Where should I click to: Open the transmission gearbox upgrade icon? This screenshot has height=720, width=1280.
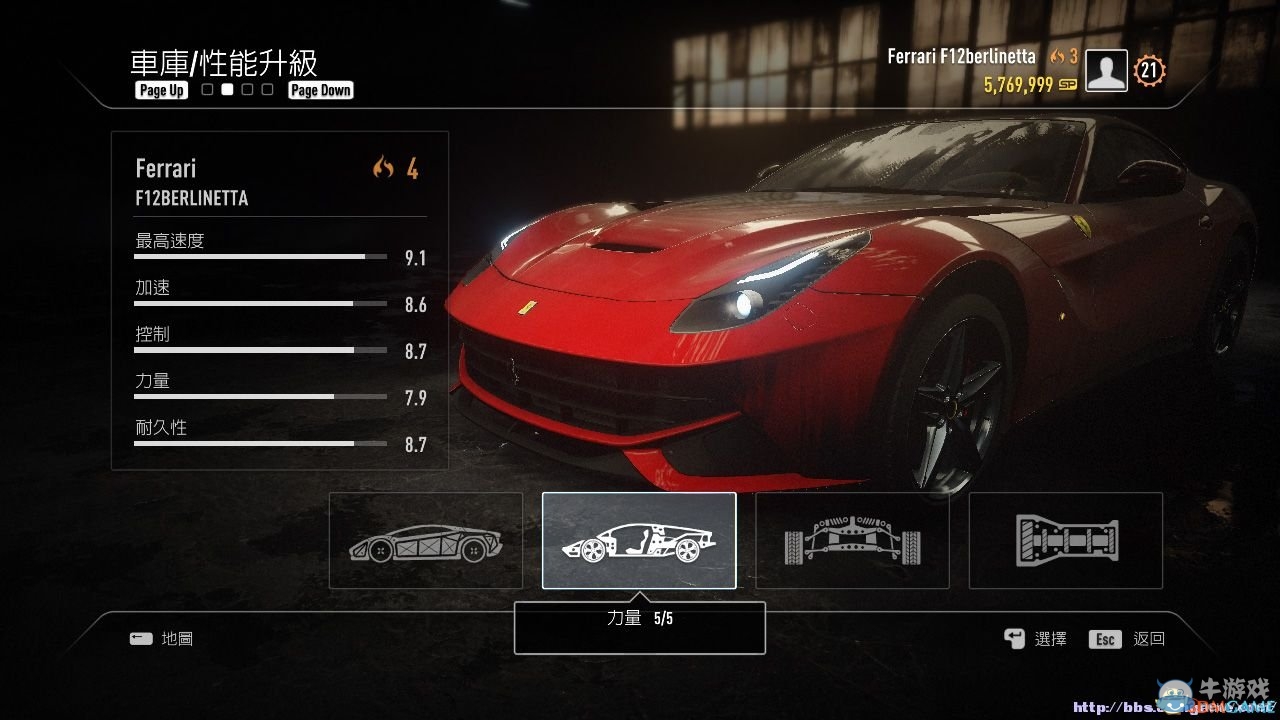pos(1065,540)
